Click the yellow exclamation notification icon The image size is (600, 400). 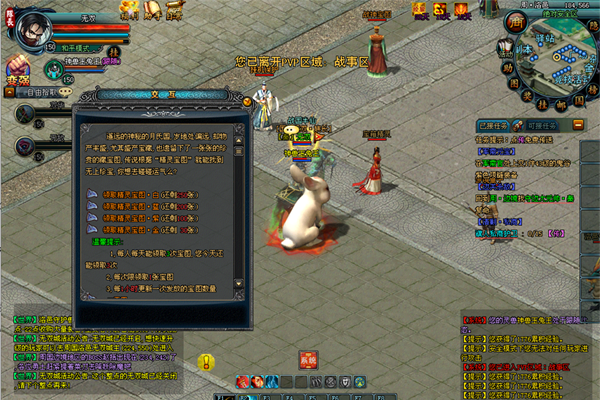206,361
